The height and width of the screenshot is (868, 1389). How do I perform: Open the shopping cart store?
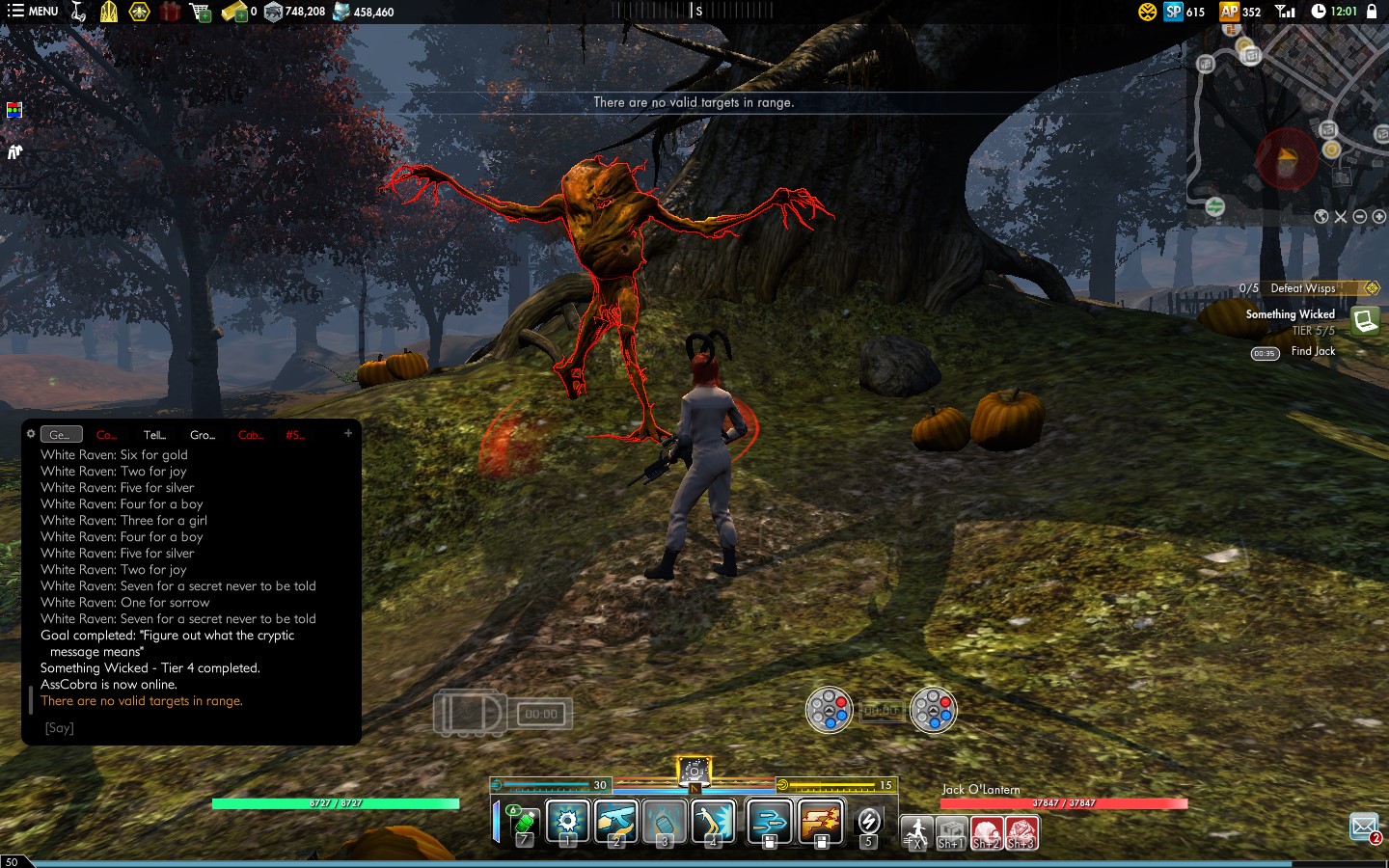click(x=201, y=12)
